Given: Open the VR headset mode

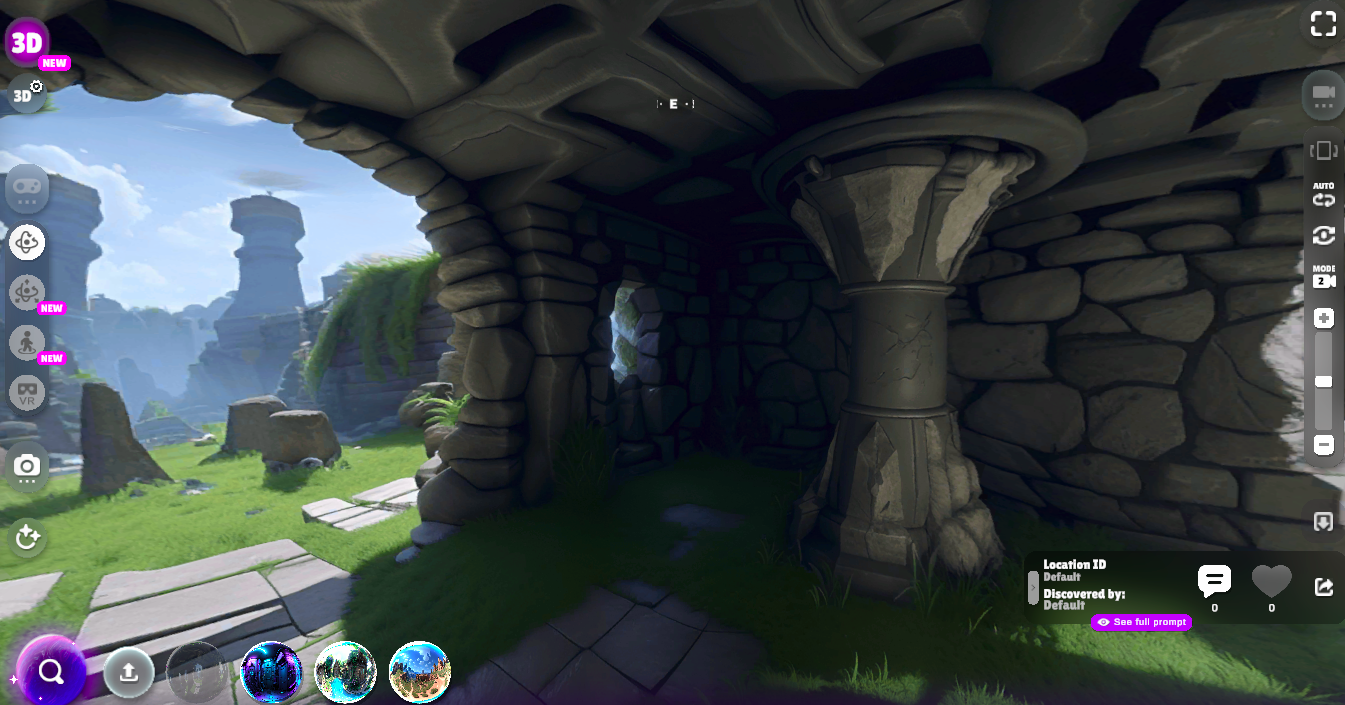Looking at the screenshot, I should (27, 392).
